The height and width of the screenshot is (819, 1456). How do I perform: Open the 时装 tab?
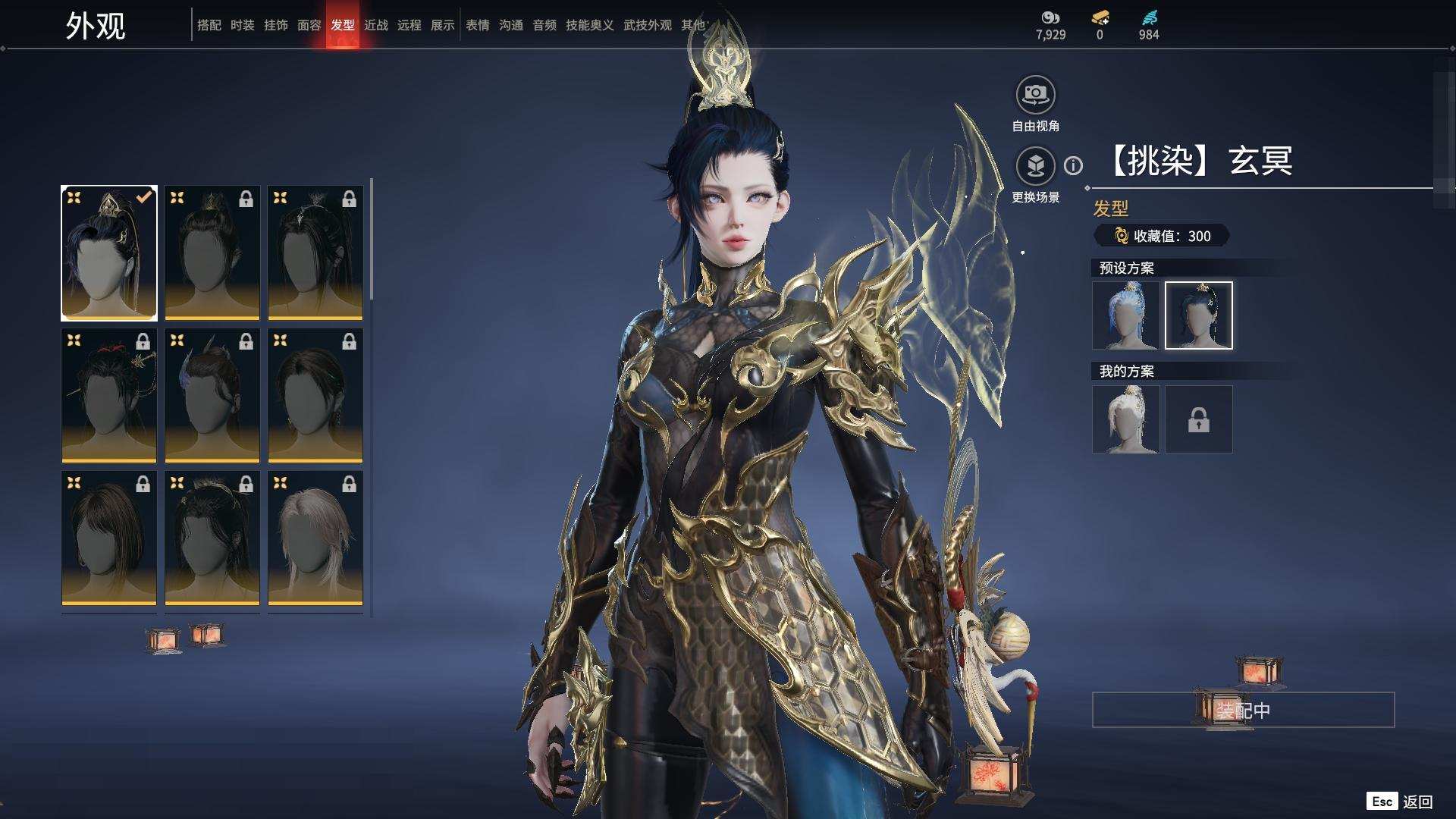242,25
